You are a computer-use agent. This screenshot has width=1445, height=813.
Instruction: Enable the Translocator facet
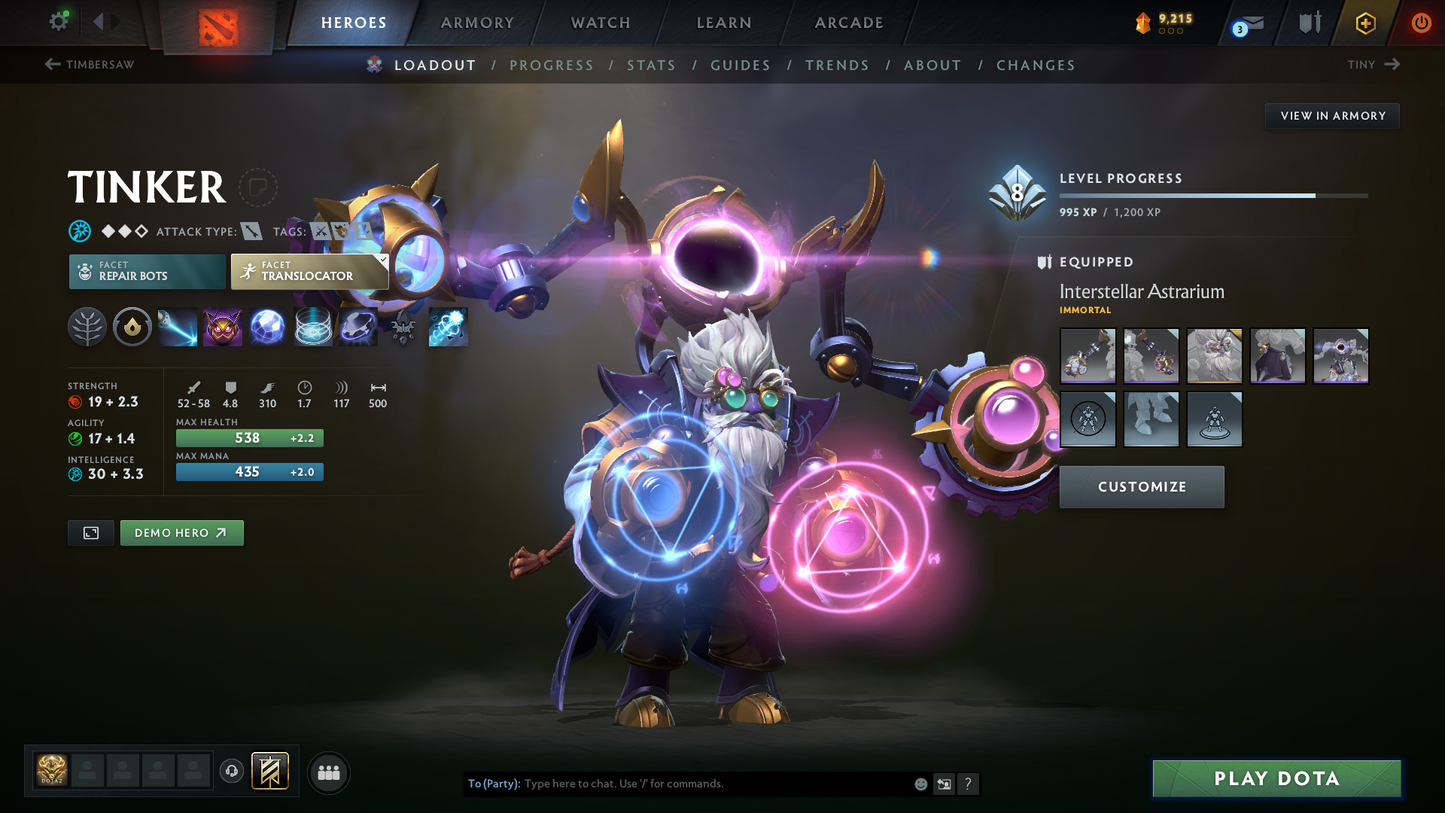[x=309, y=271]
